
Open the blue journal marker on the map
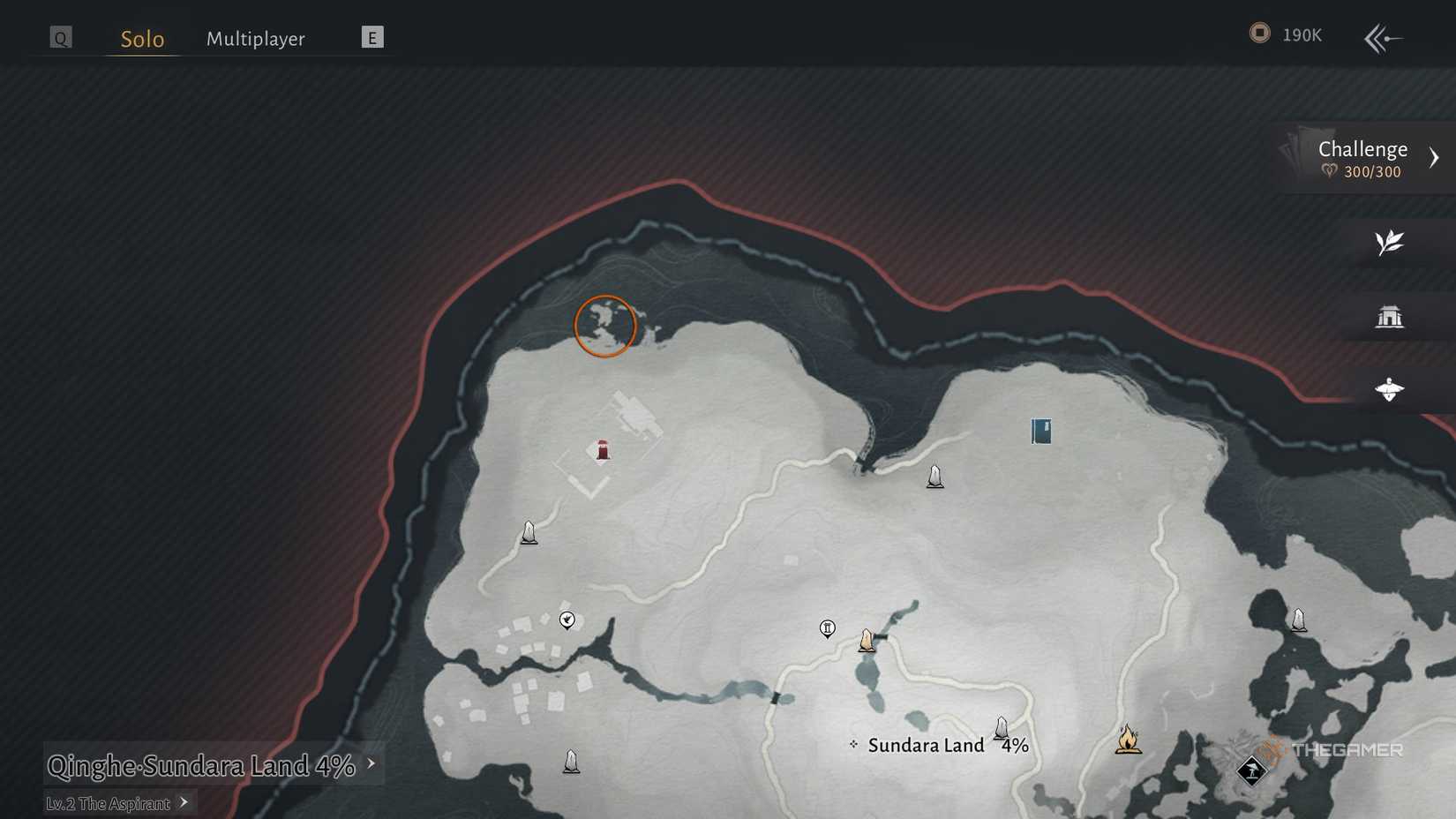1040,431
